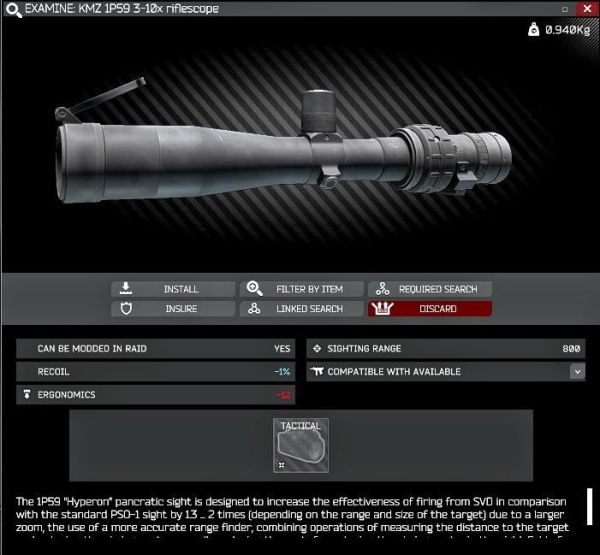Run a Required Search

point(430,289)
